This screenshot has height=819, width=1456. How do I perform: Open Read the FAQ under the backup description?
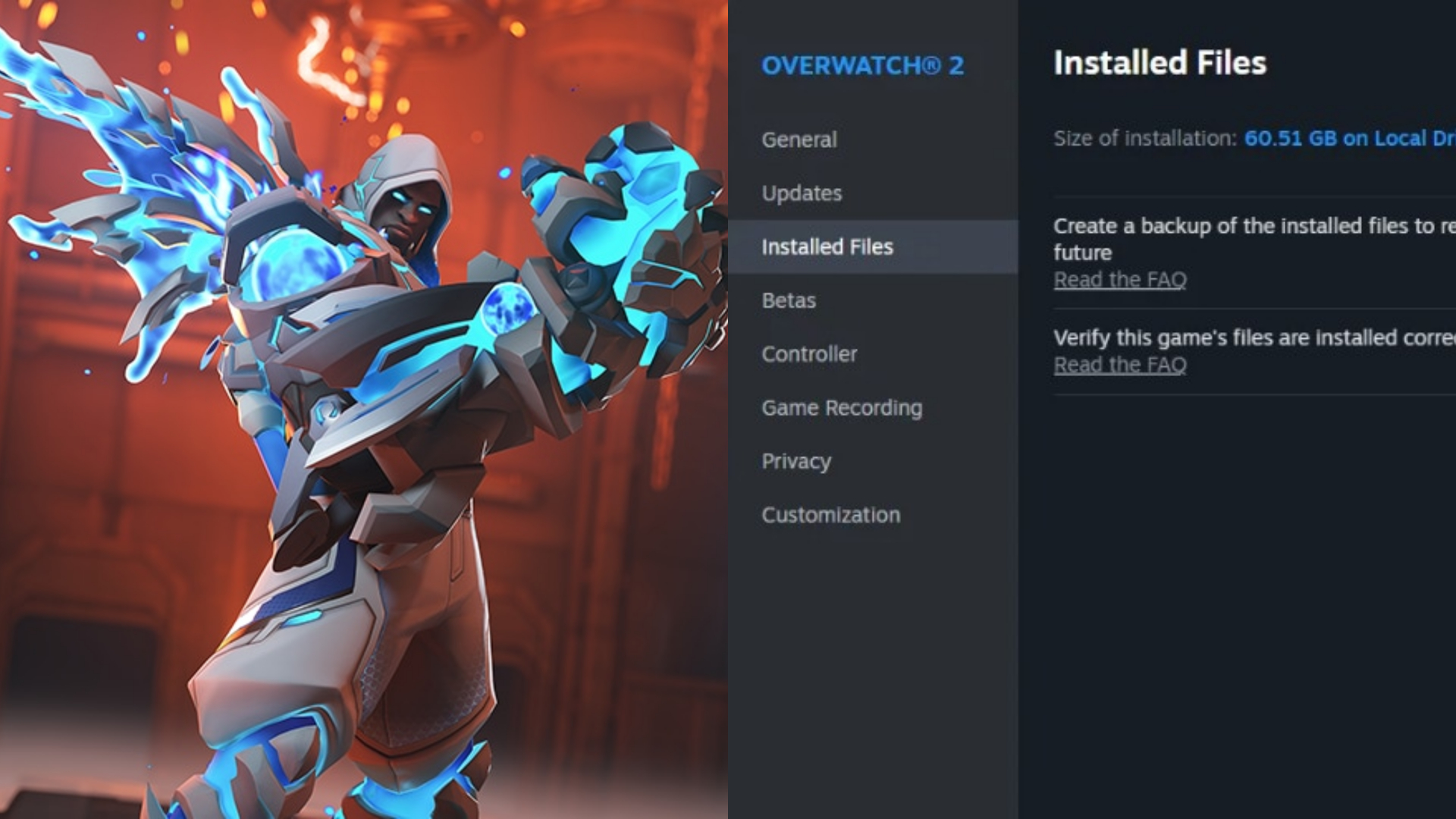point(1119,279)
